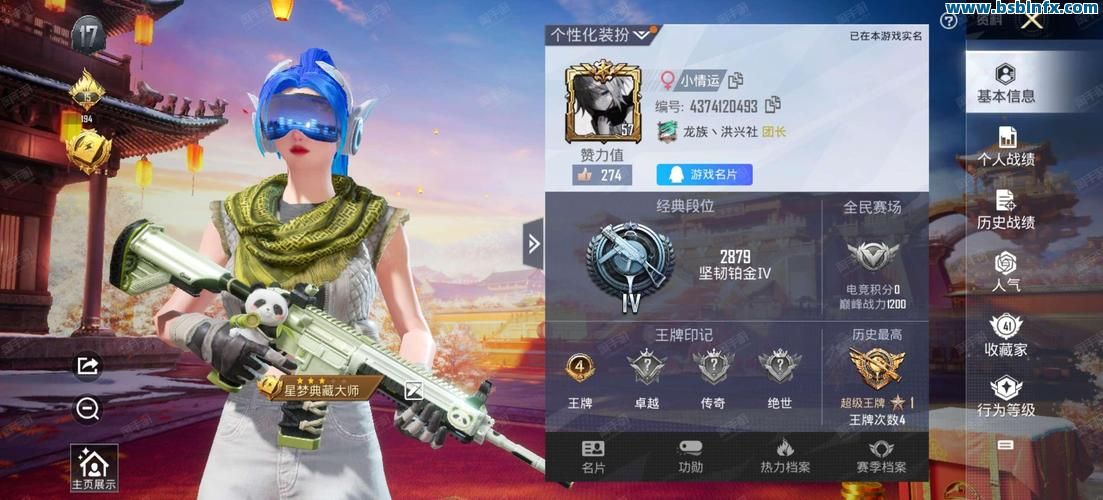Switch to the 个人战绩 tab
This screenshot has width=1103, height=500.
1006,146
